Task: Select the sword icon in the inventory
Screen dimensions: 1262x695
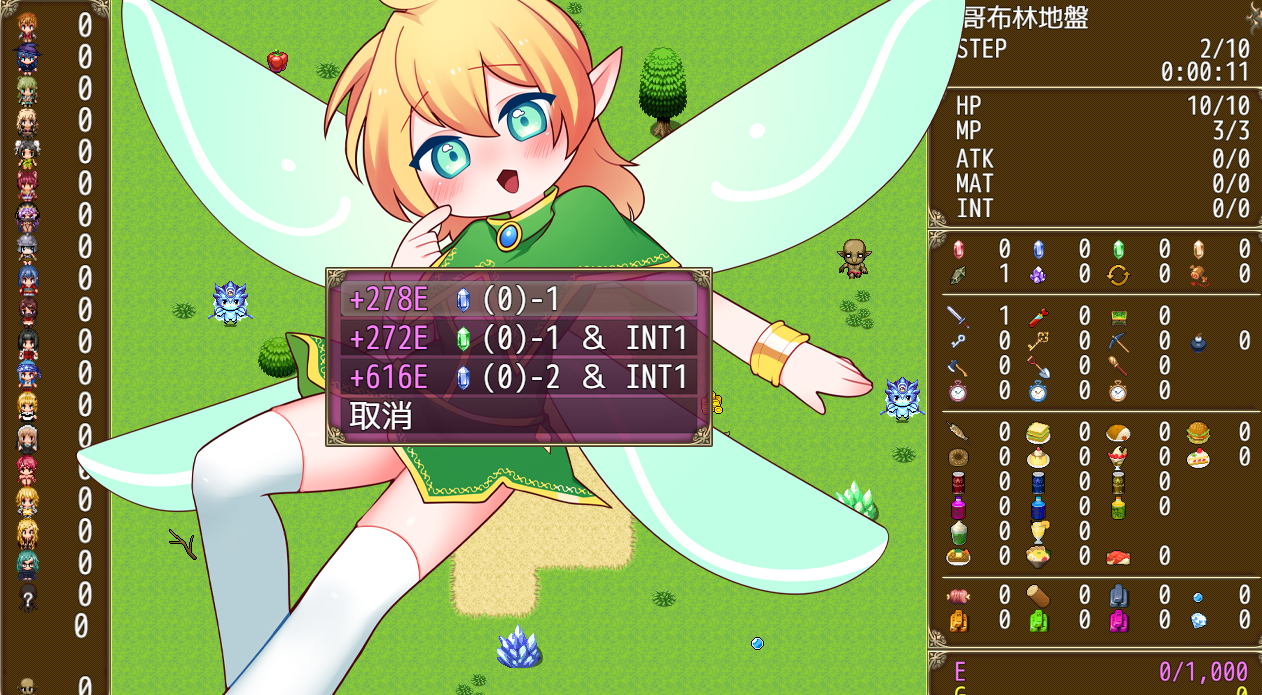Action: tap(958, 317)
